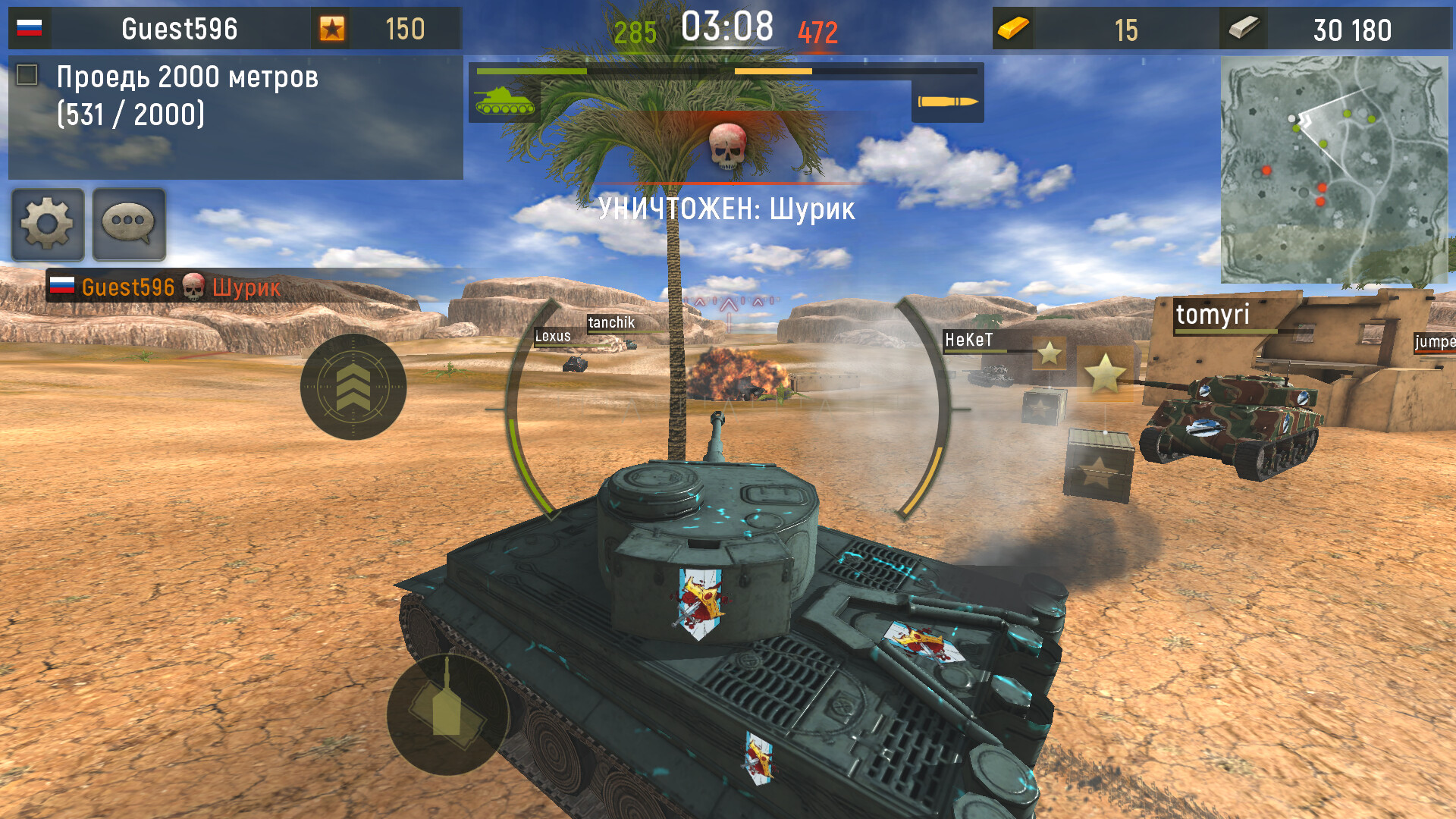1456x819 pixels.
Task: Toggle the 'Проедь 2000 метров' mission checkbox
Action: tap(28, 74)
